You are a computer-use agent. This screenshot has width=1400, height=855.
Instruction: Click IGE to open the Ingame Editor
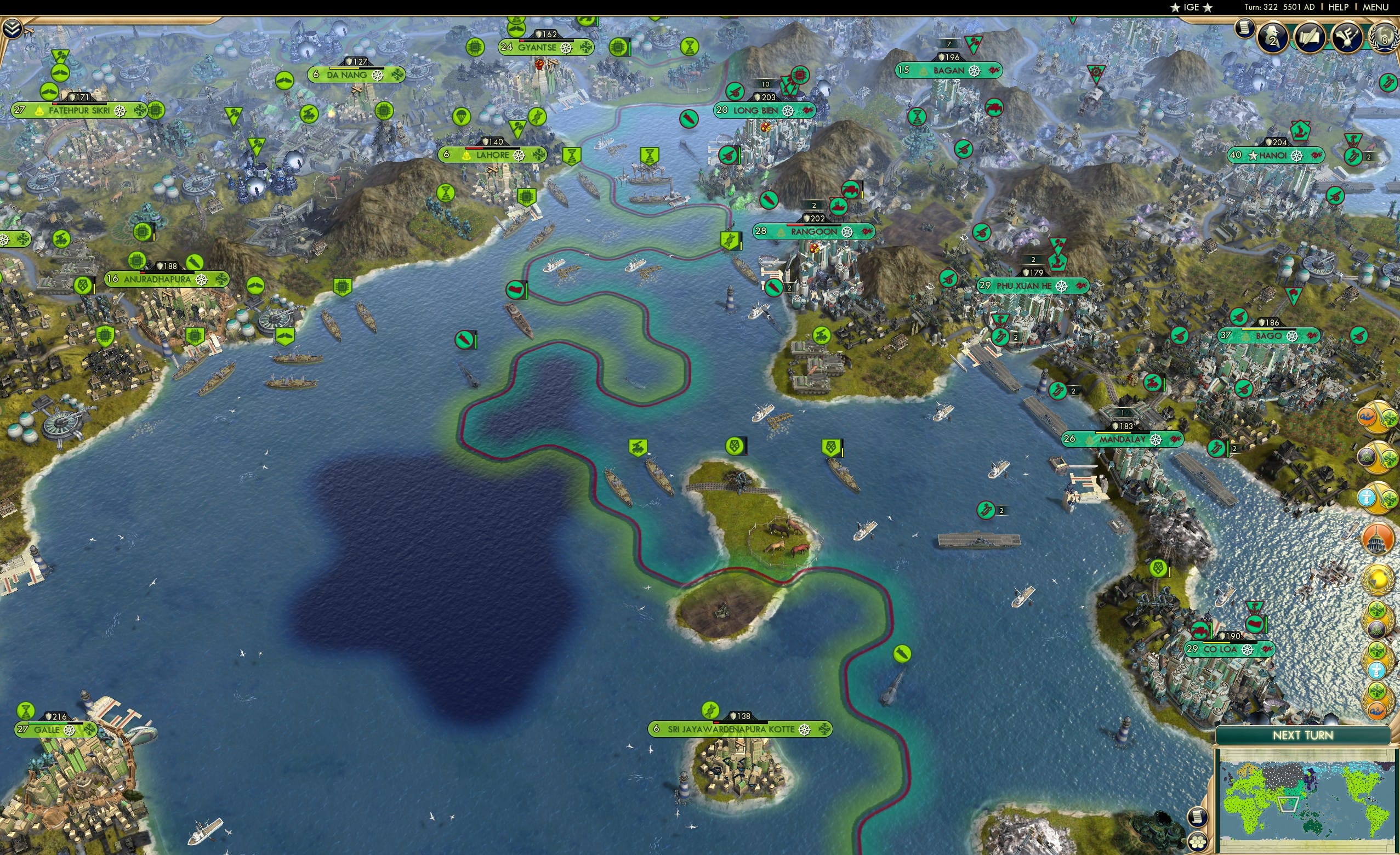click(x=1192, y=7)
